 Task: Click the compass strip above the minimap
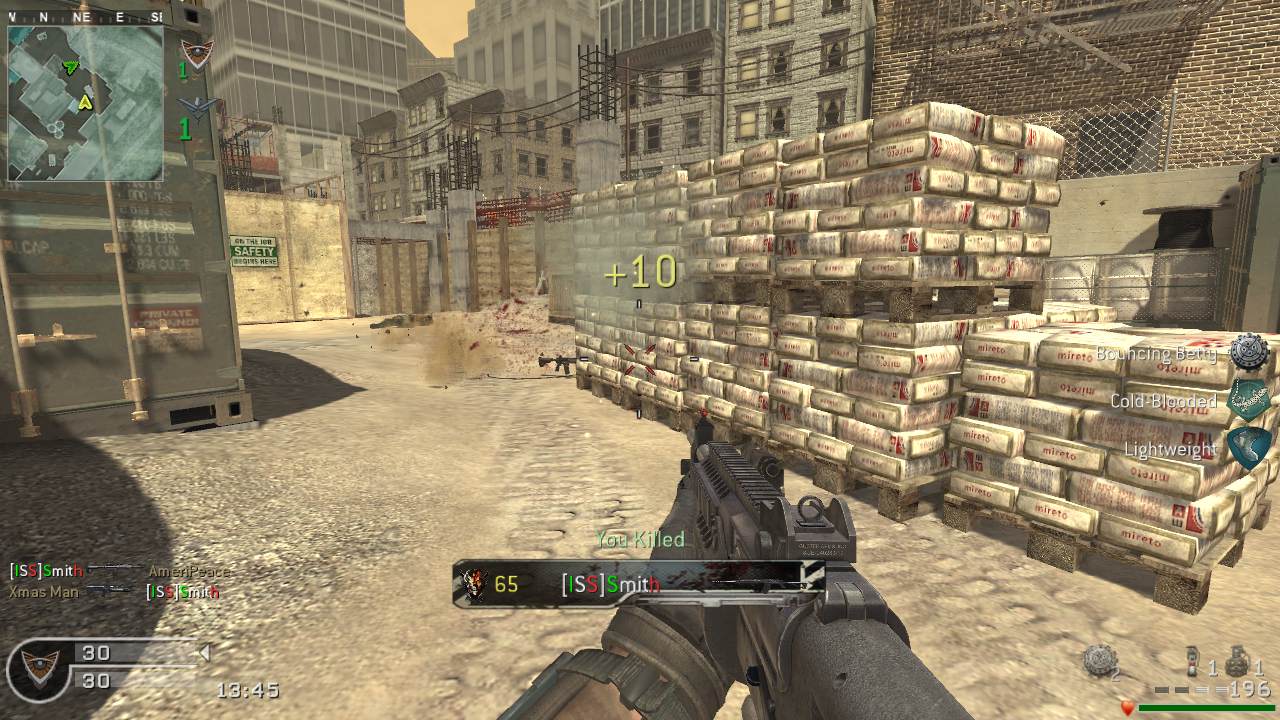click(85, 17)
